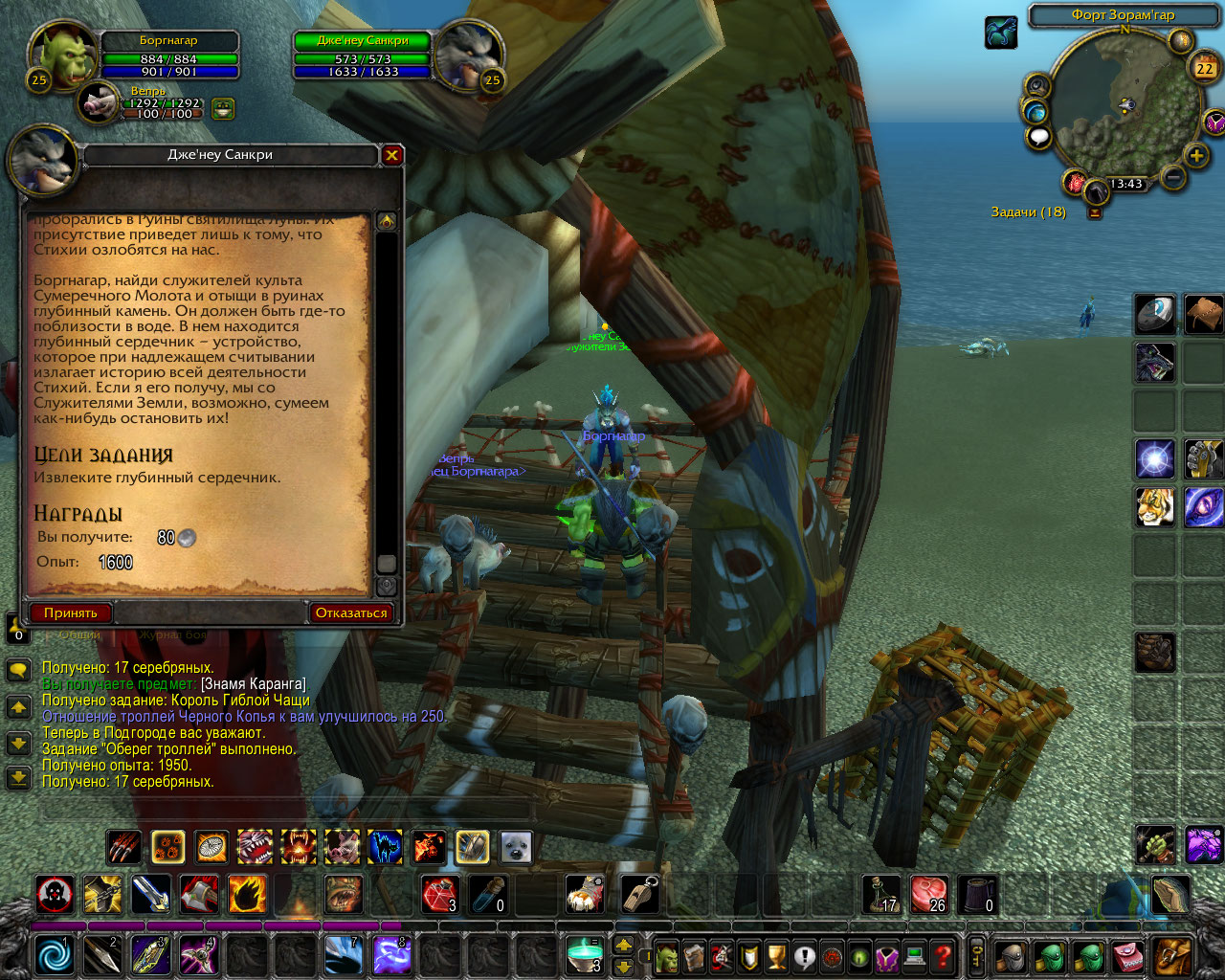Screen dimensions: 1225x980
Task: Select the Claw ability on the pet bar
Action: click(x=122, y=847)
